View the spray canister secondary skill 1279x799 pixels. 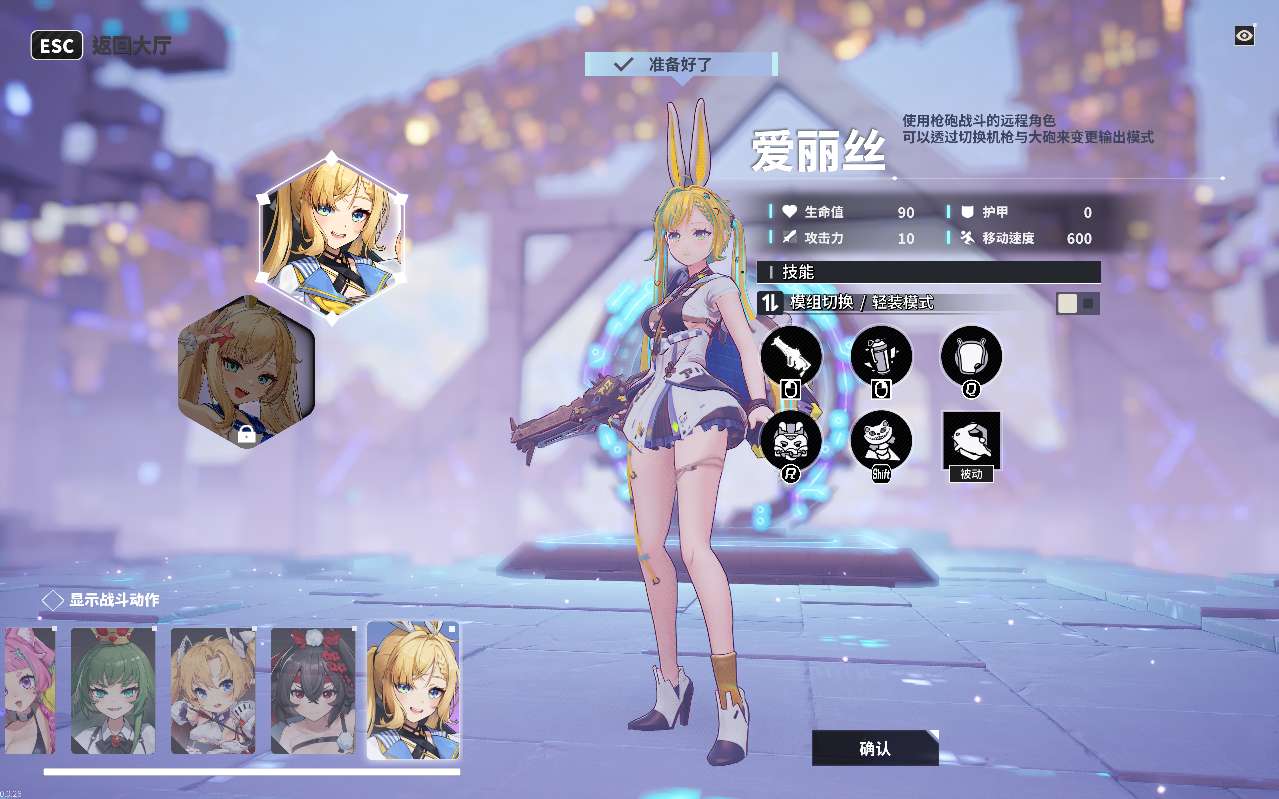point(881,356)
